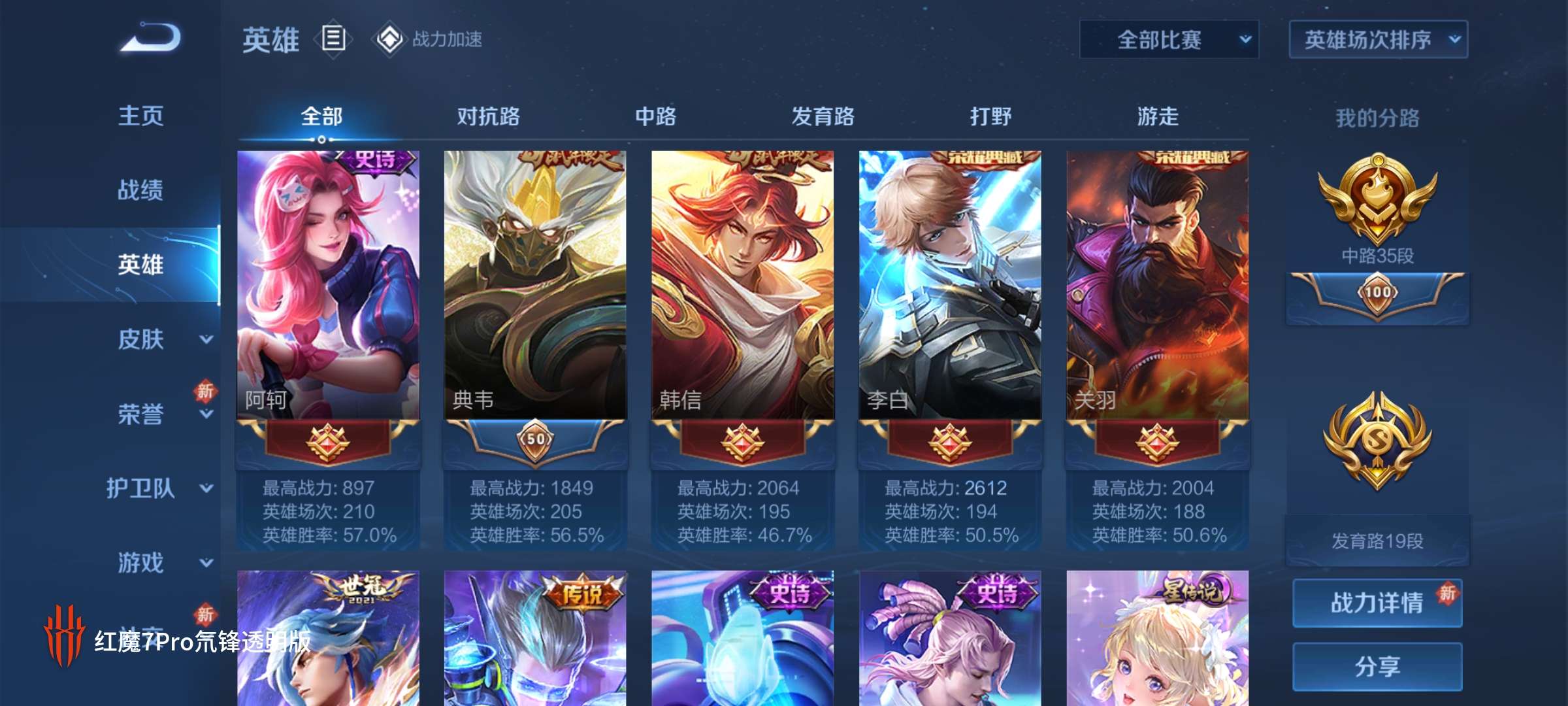
Task: Switch to the 打野 tab
Action: pyautogui.click(x=990, y=118)
